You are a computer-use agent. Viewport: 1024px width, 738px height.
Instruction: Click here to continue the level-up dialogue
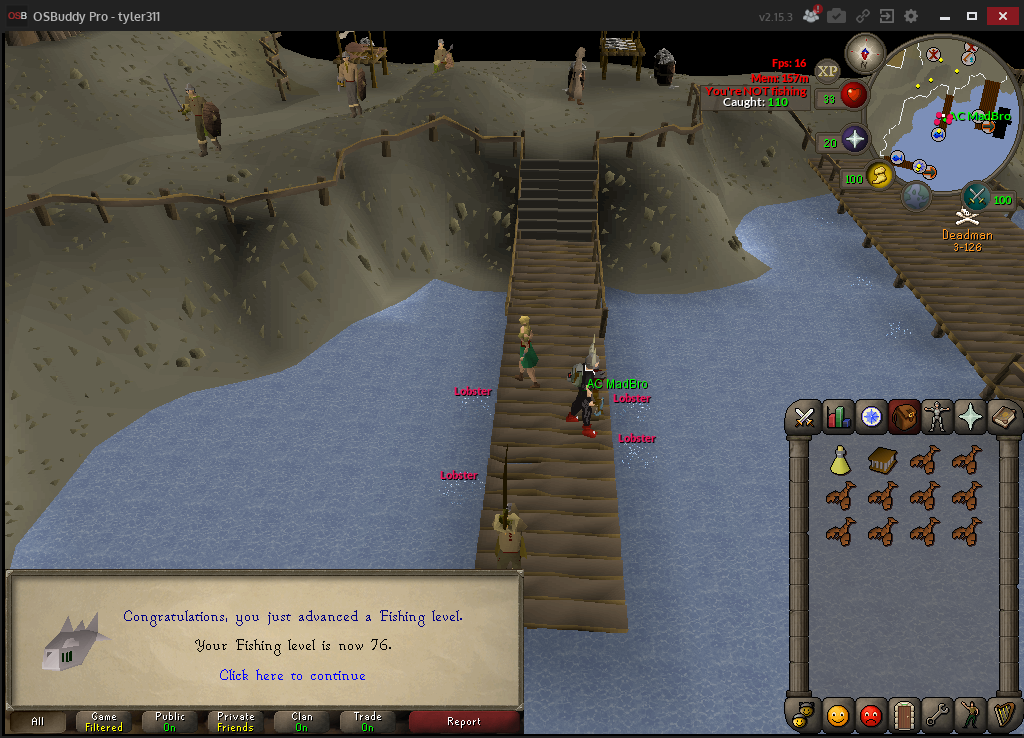[x=292, y=676]
